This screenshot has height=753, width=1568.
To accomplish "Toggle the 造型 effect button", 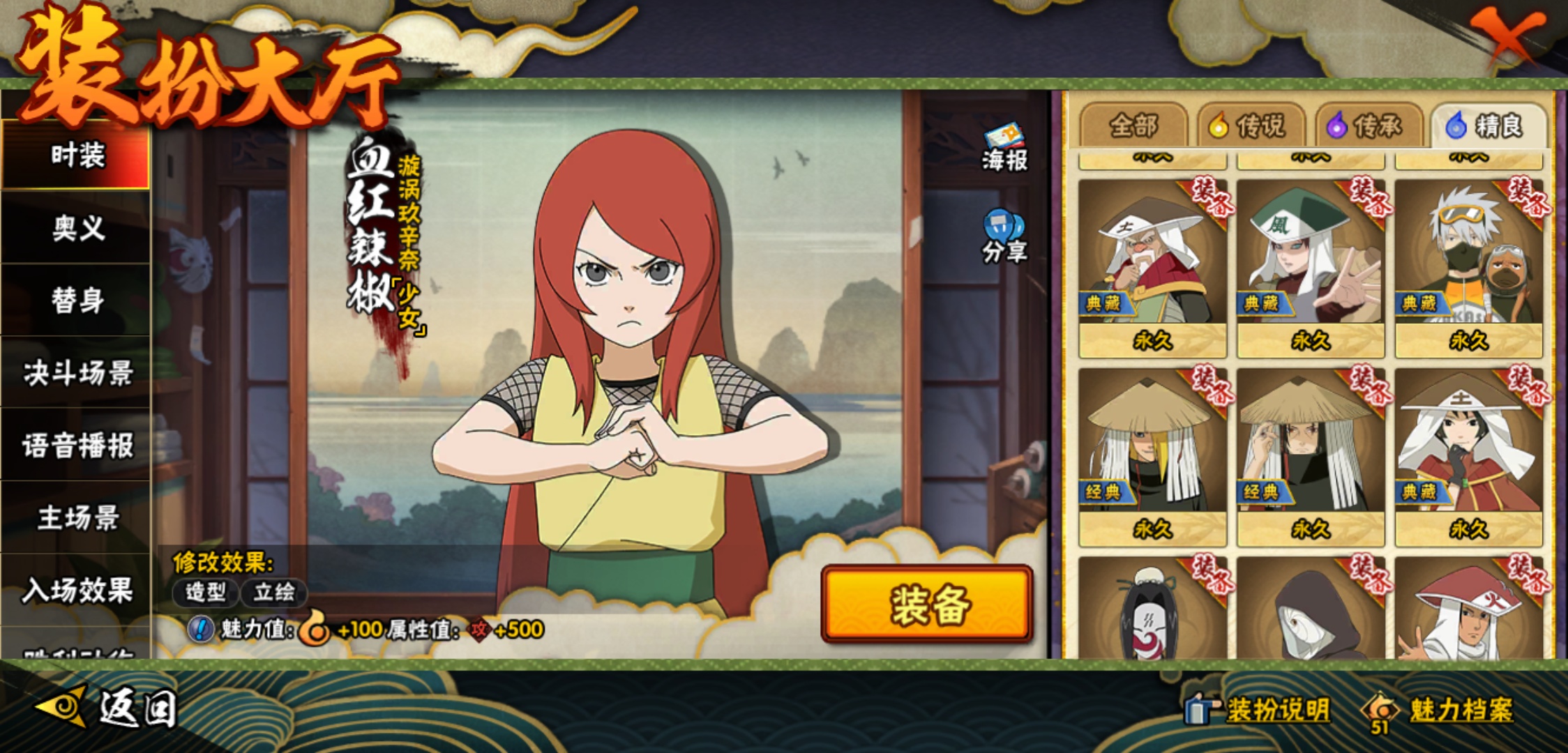I will pos(206,593).
